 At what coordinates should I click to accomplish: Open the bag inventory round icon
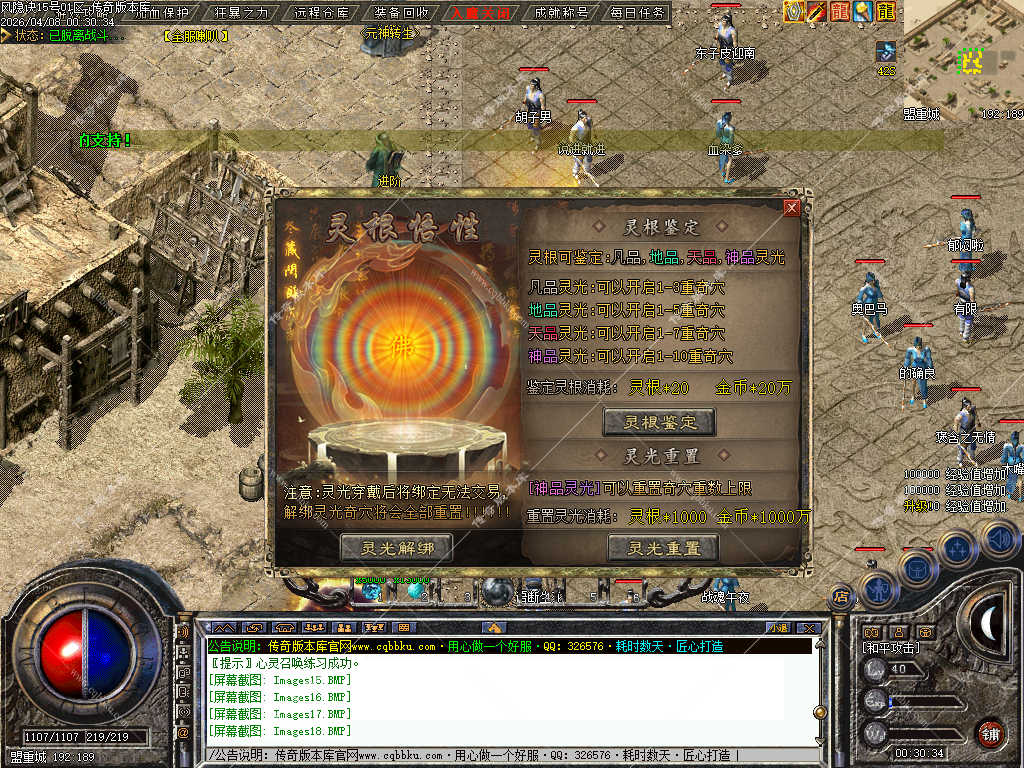917,568
